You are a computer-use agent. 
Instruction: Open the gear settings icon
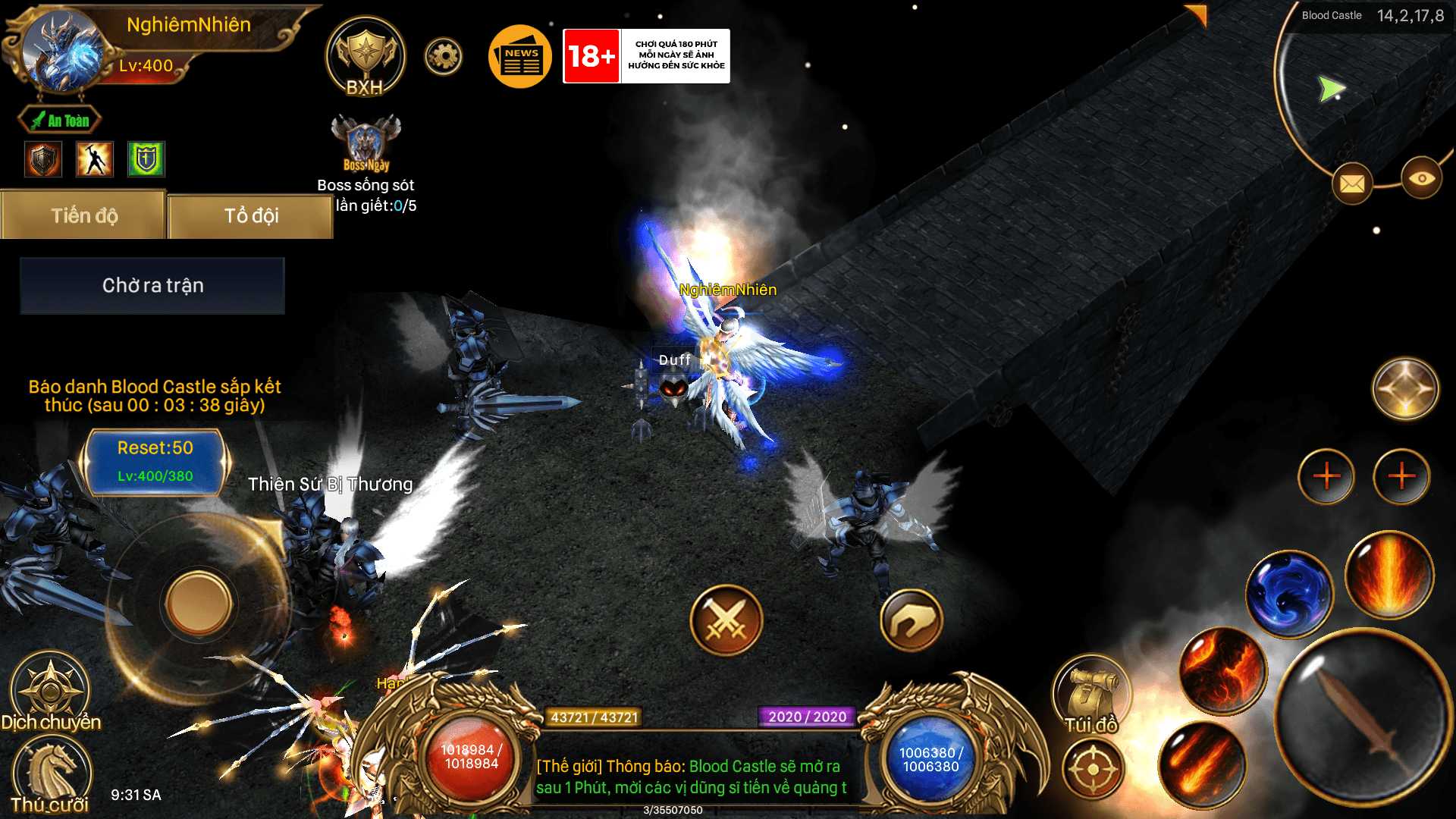pyautogui.click(x=444, y=56)
